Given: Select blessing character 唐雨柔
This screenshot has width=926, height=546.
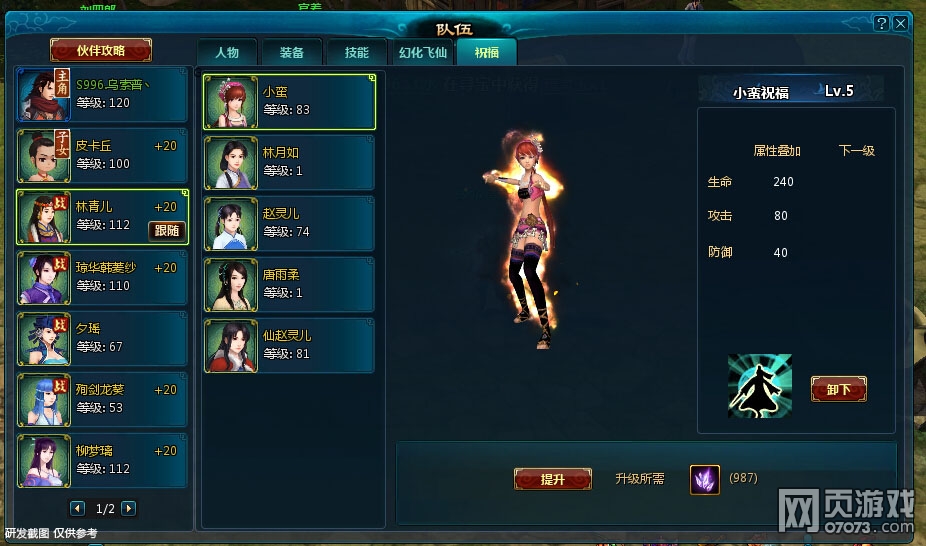Looking at the screenshot, I should pyautogui.click(x=289, y=285).
